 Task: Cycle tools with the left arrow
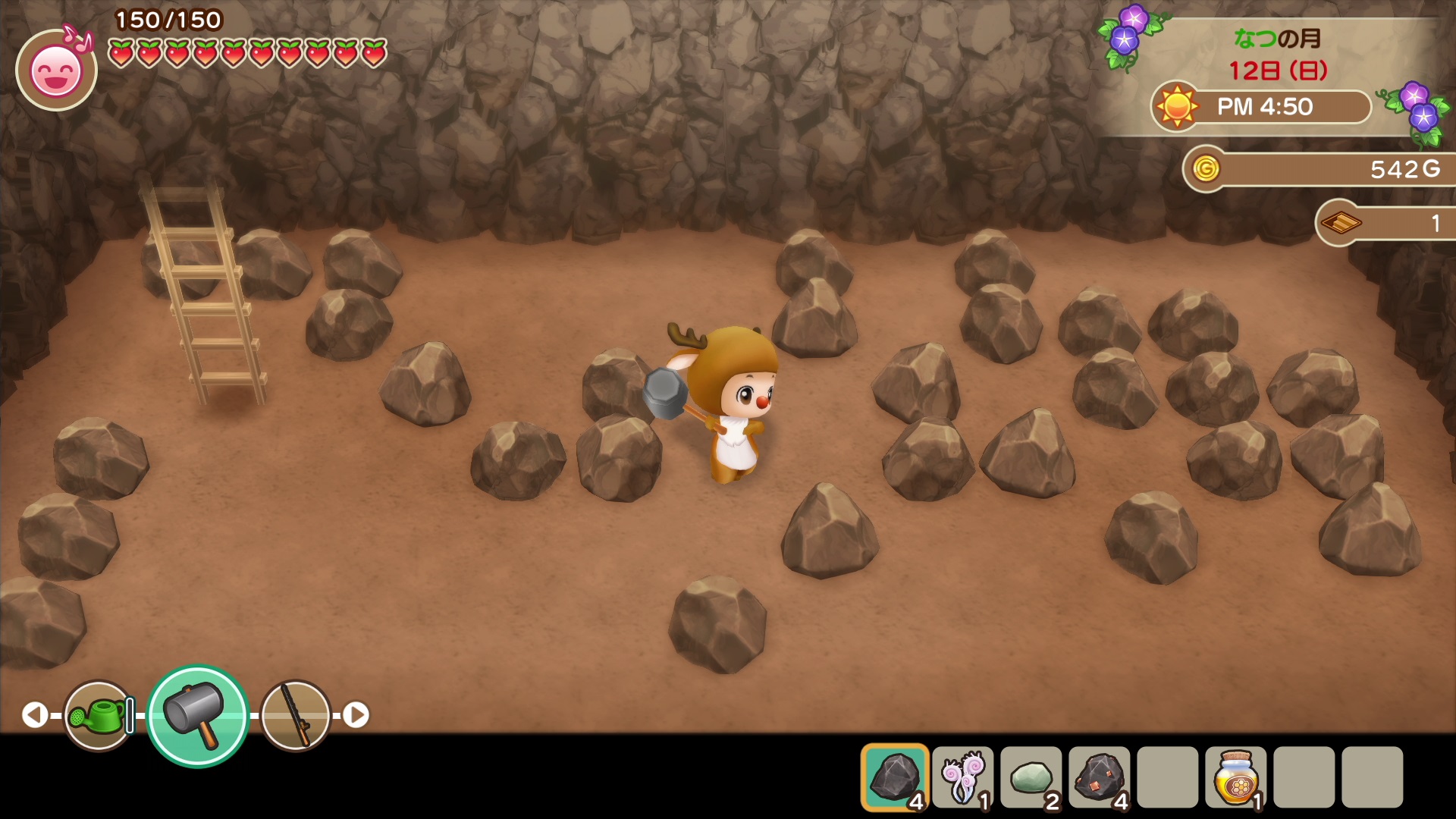pyautogui.click(x=34, y=714)
